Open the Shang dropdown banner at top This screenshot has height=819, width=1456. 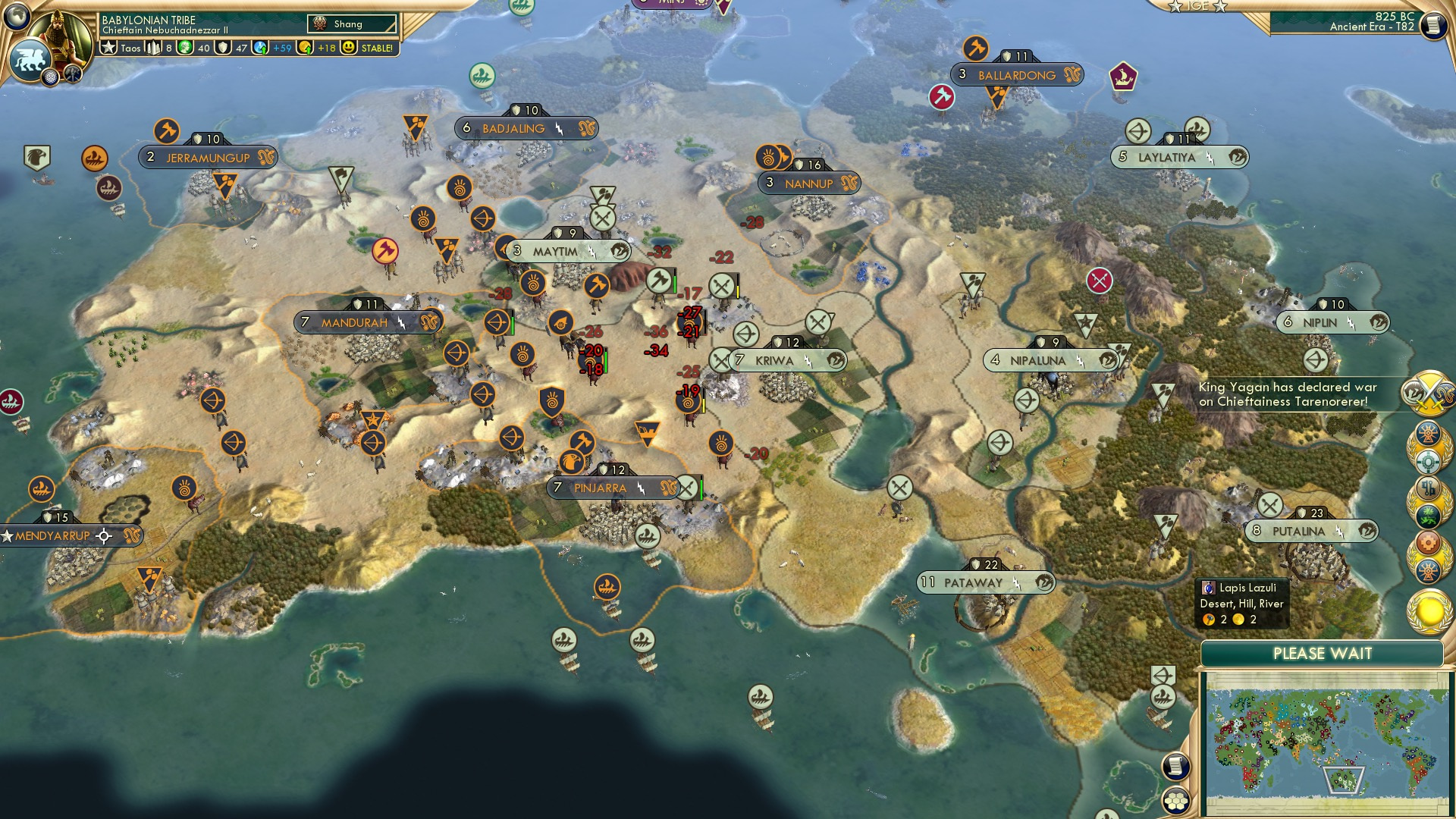(353, 24)
